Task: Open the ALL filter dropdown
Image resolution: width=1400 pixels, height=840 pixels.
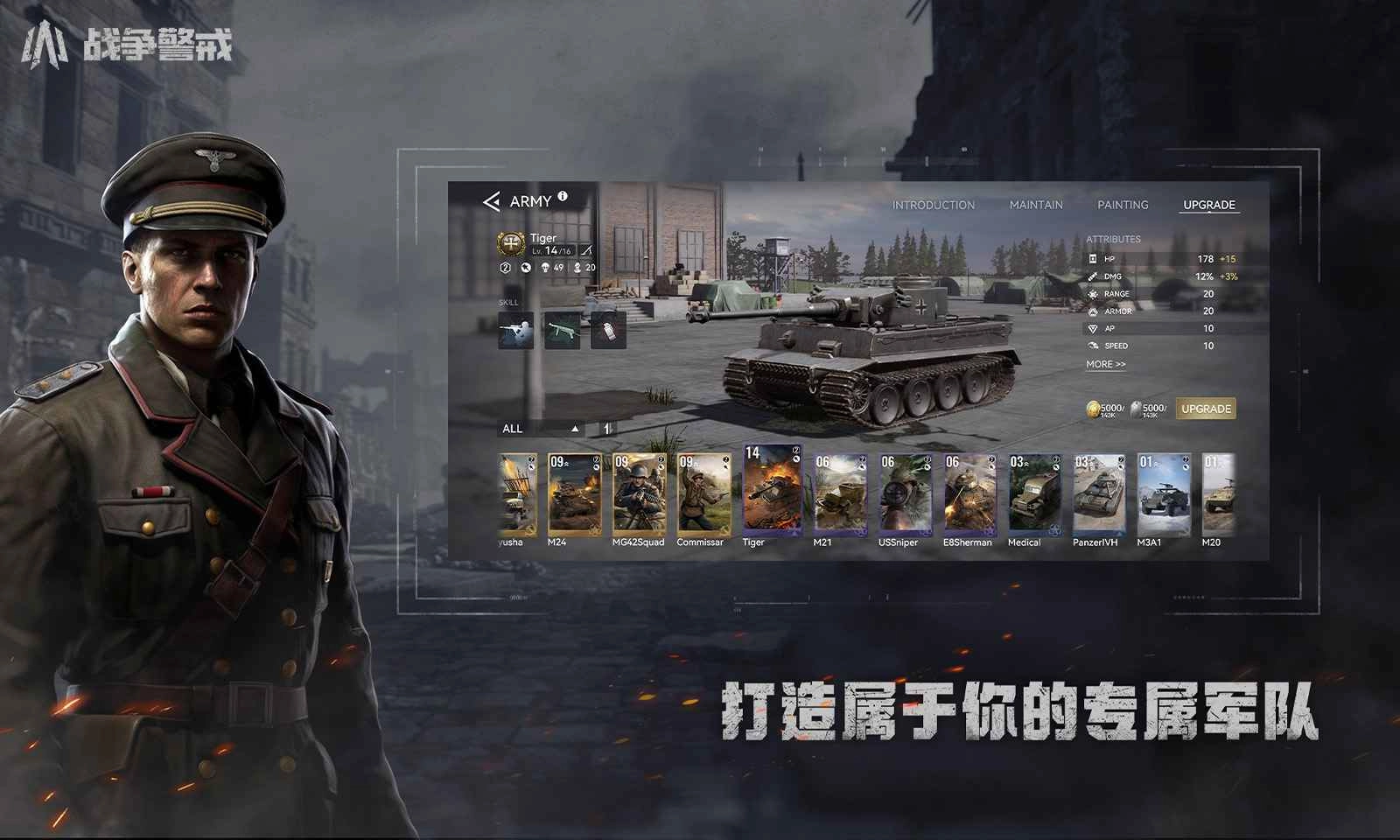Action: (x=514, y=429)
